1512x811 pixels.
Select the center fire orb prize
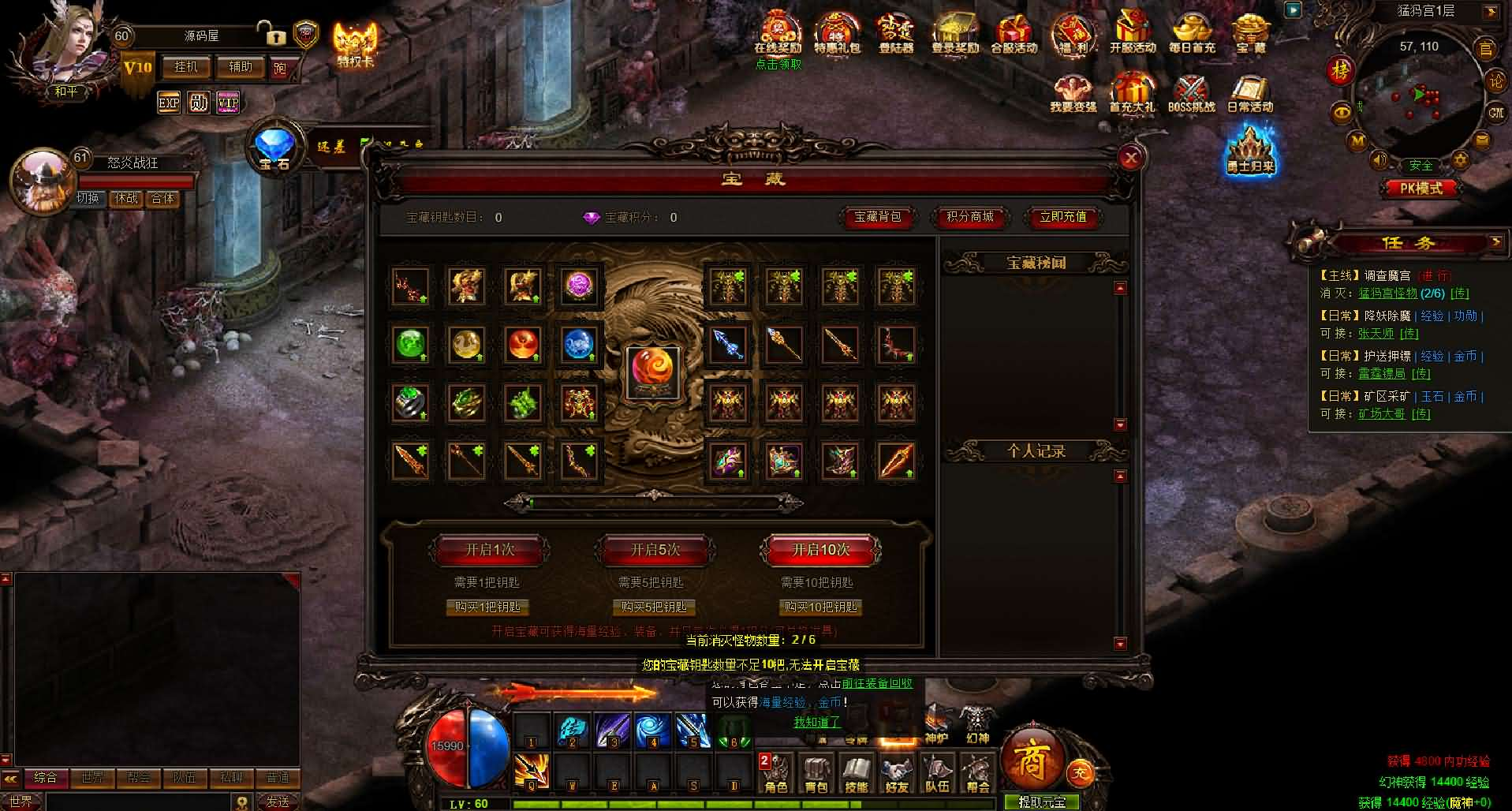tap(652, 372)
